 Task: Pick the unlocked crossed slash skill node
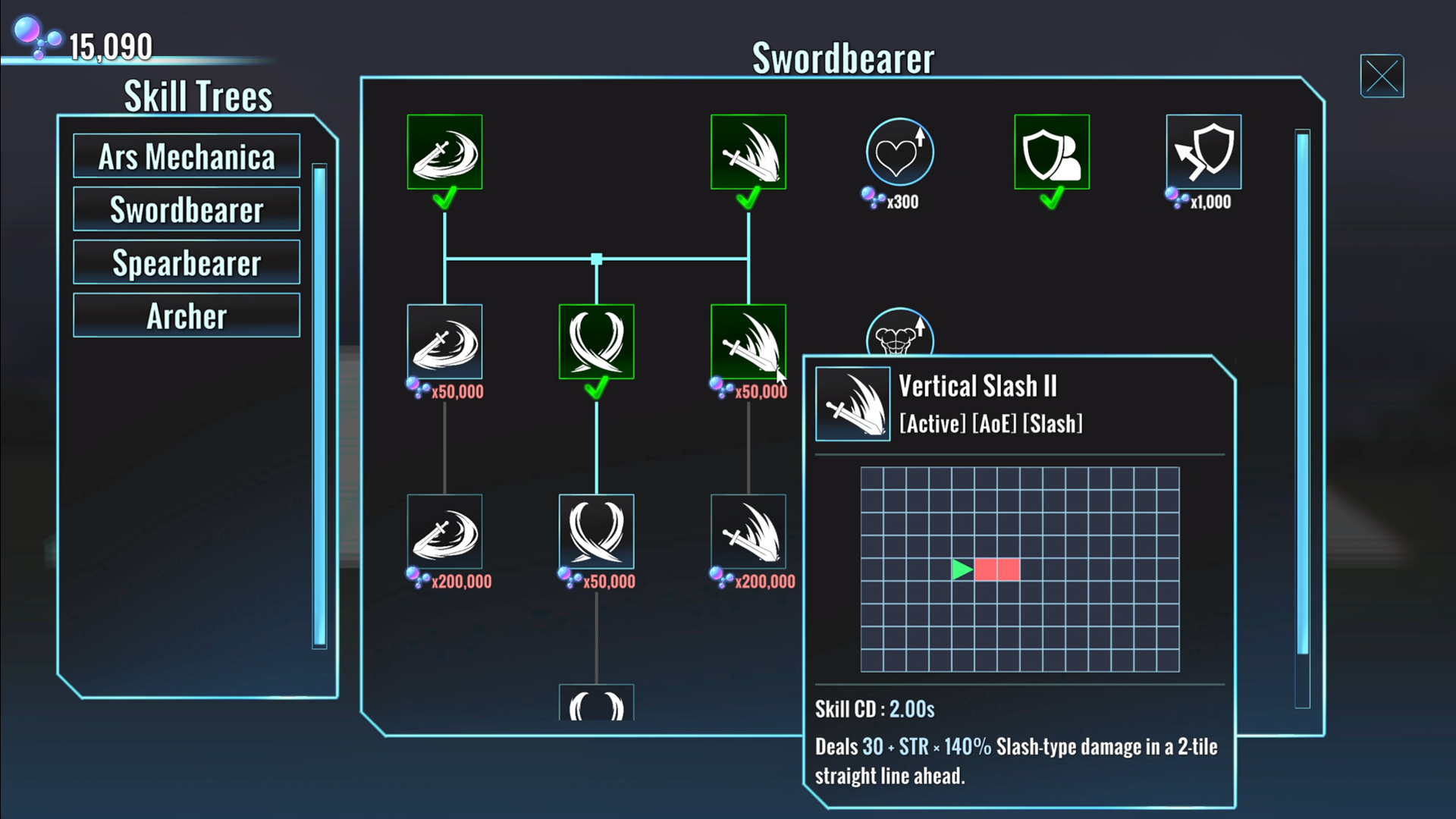pyautogui.click(x=596, y=342)
